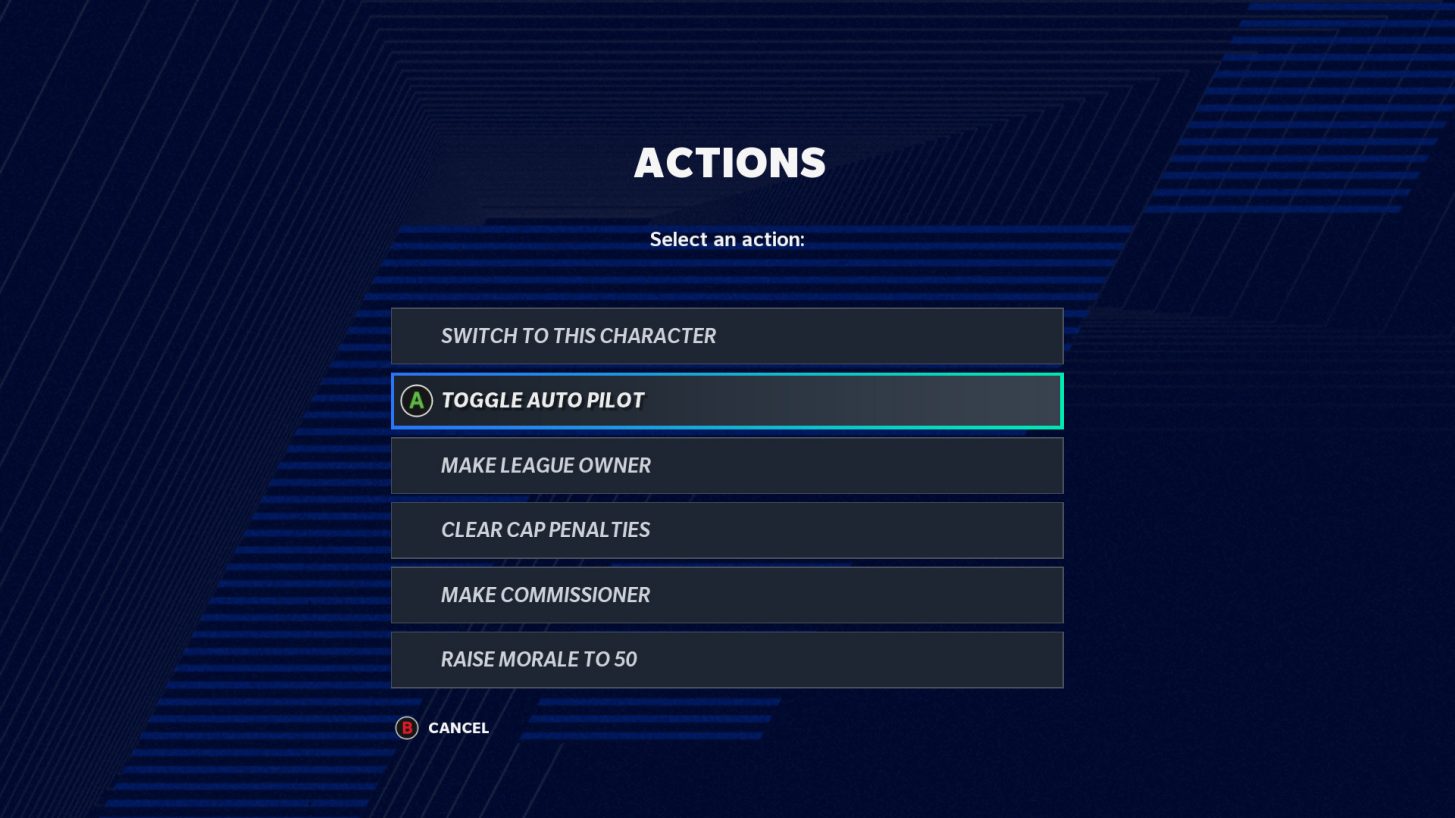The width and height of the screenshot is (1455, 818).
Task: Grant league ownership to this character
Action: [727, 465]
